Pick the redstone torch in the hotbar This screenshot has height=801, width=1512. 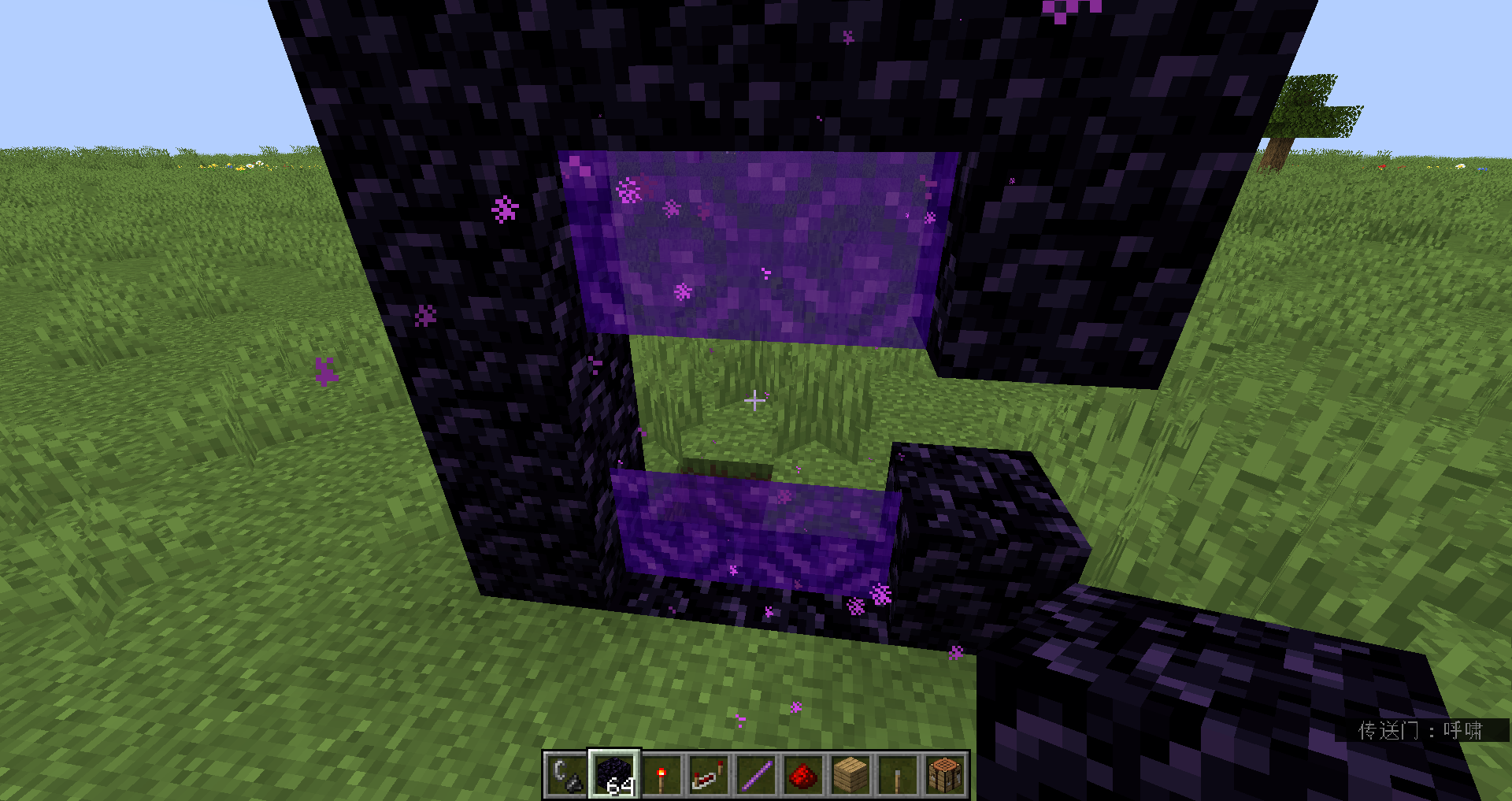click(x=660, y=776)
